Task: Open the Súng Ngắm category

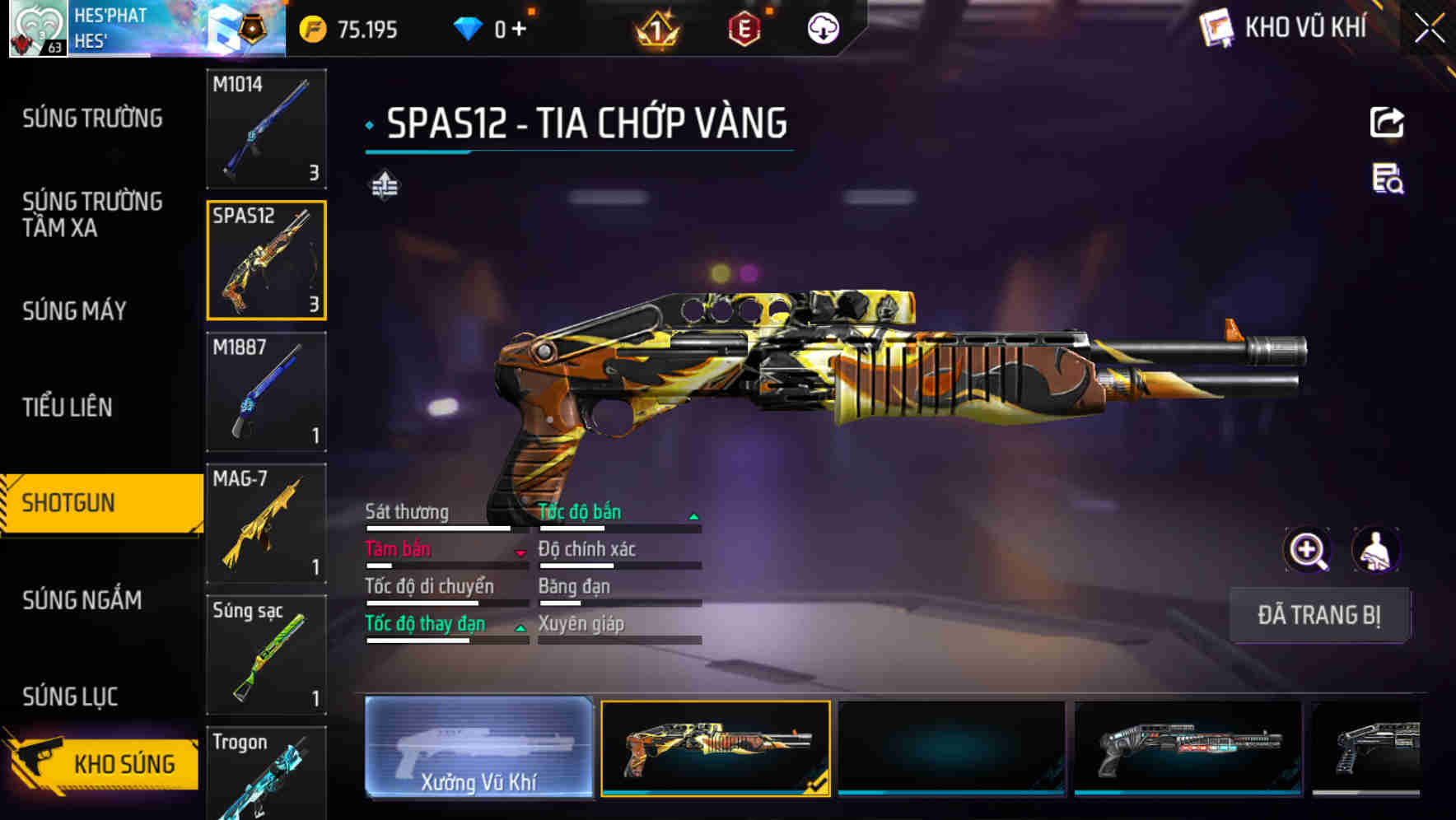Action: click(82, 600)
